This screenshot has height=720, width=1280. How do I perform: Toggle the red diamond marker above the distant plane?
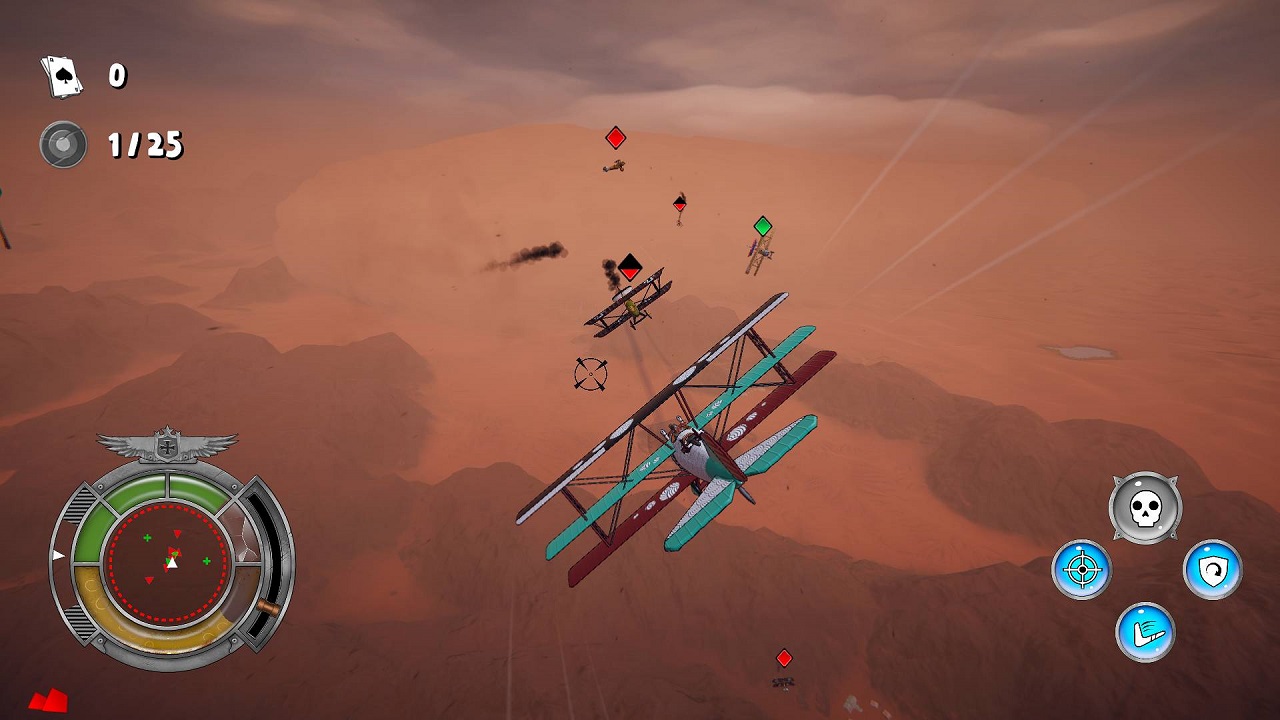click(x=616, y=136)
